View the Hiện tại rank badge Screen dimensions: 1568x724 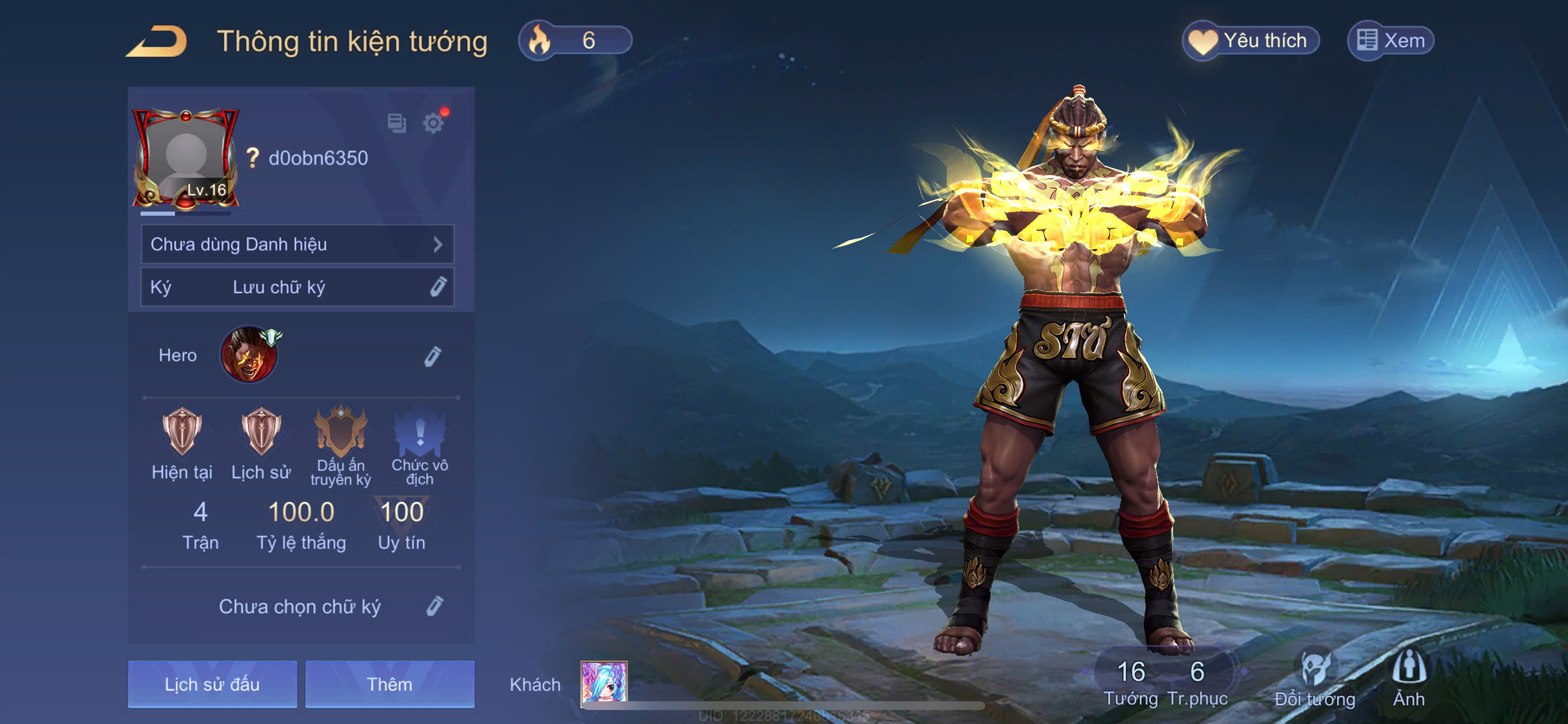point(181,431)
